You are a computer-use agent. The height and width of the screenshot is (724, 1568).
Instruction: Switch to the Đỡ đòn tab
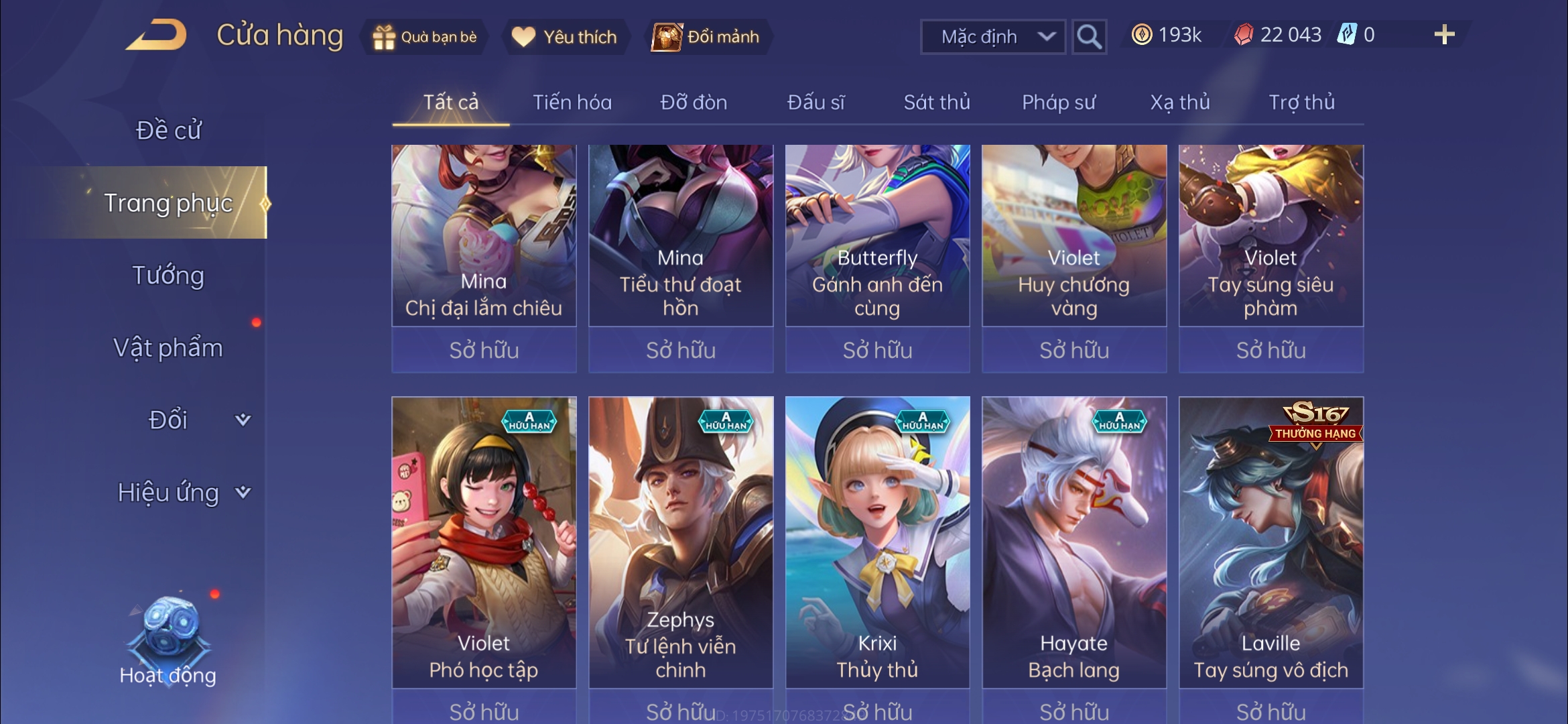(x=694, y=103)
